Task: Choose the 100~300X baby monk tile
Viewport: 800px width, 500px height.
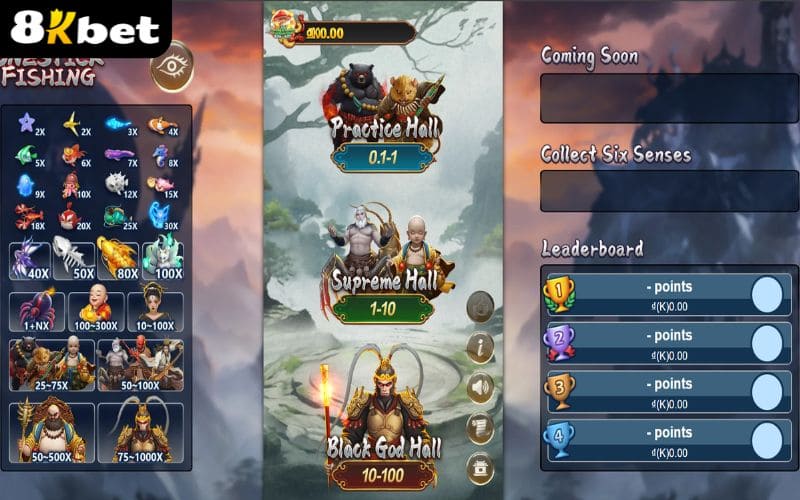Action: tap(96, 311)
